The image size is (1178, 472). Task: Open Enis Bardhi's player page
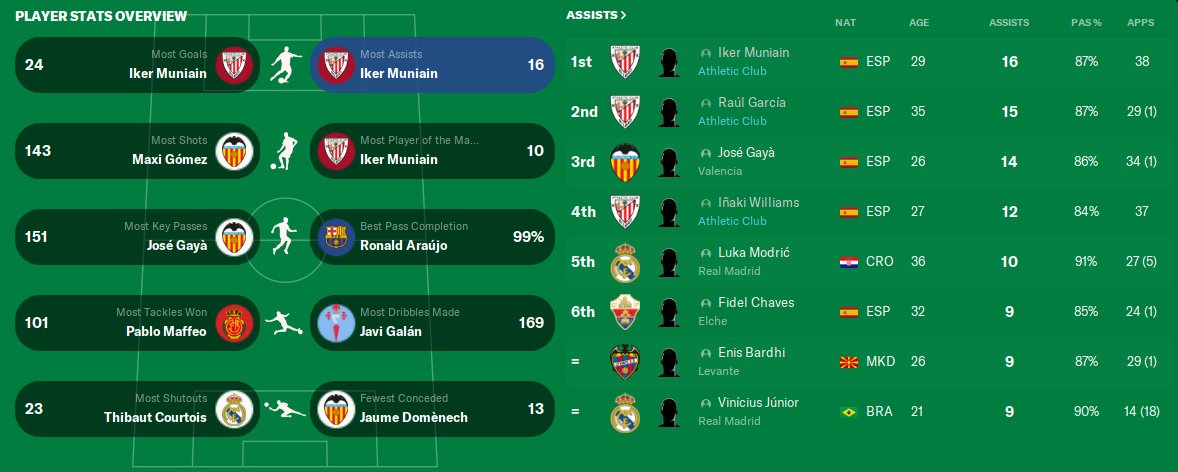751,353
